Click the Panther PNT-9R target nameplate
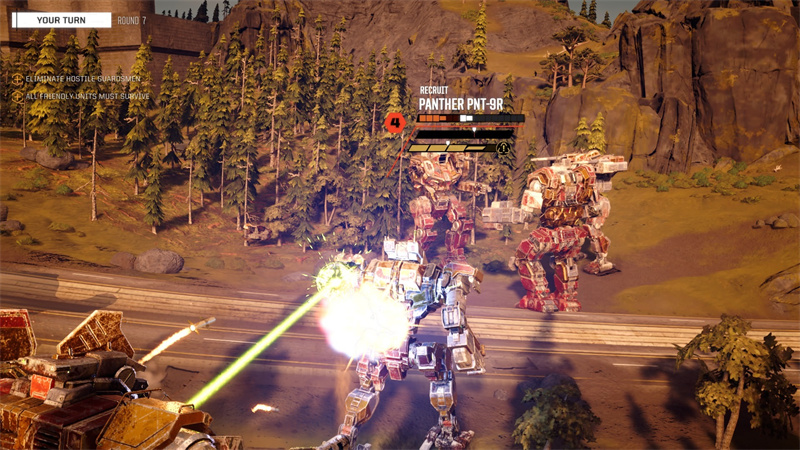 click(460, 103)
